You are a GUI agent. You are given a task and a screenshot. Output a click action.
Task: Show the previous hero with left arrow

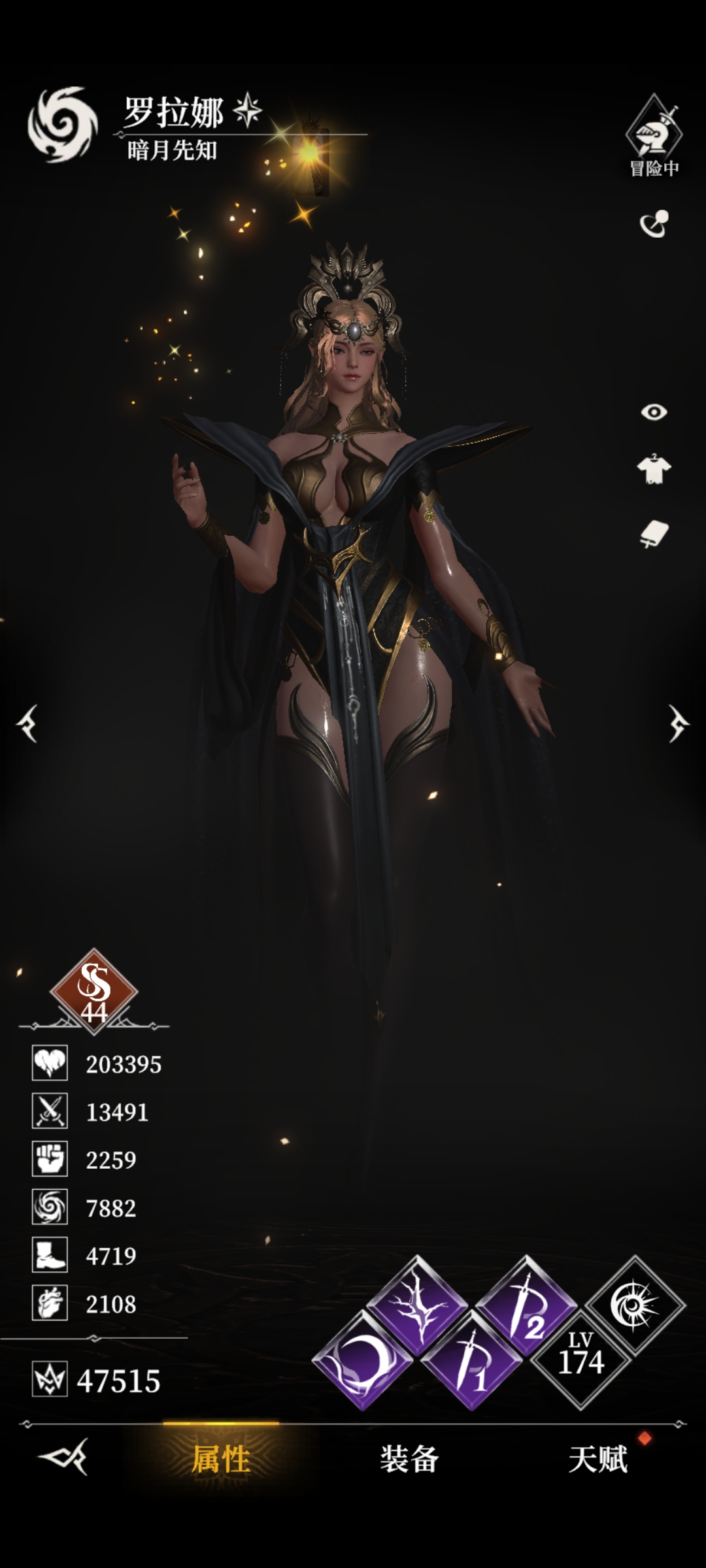[28, 723]
